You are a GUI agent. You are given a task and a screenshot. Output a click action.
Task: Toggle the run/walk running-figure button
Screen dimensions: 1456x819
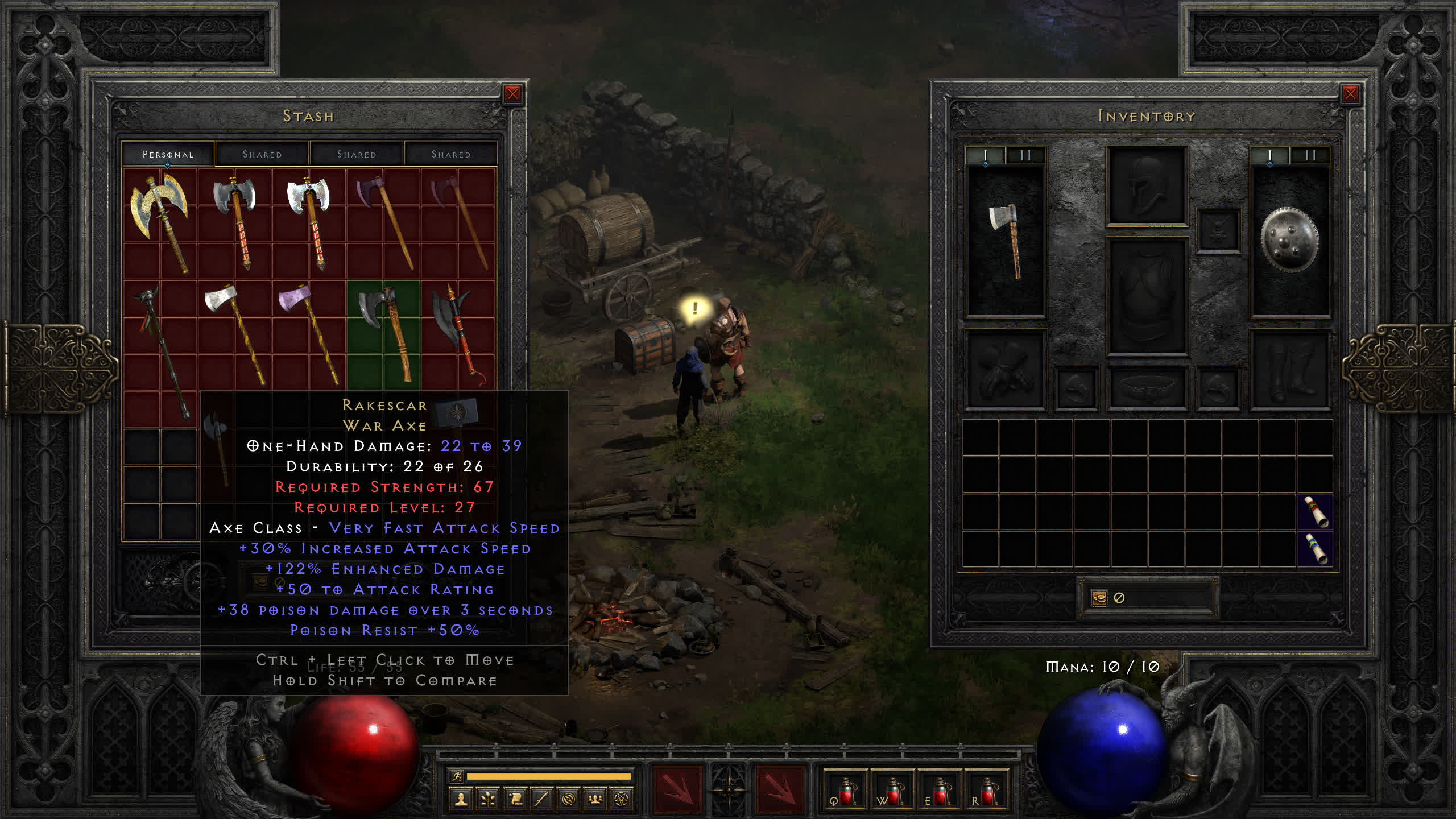[x=457, y=776]
